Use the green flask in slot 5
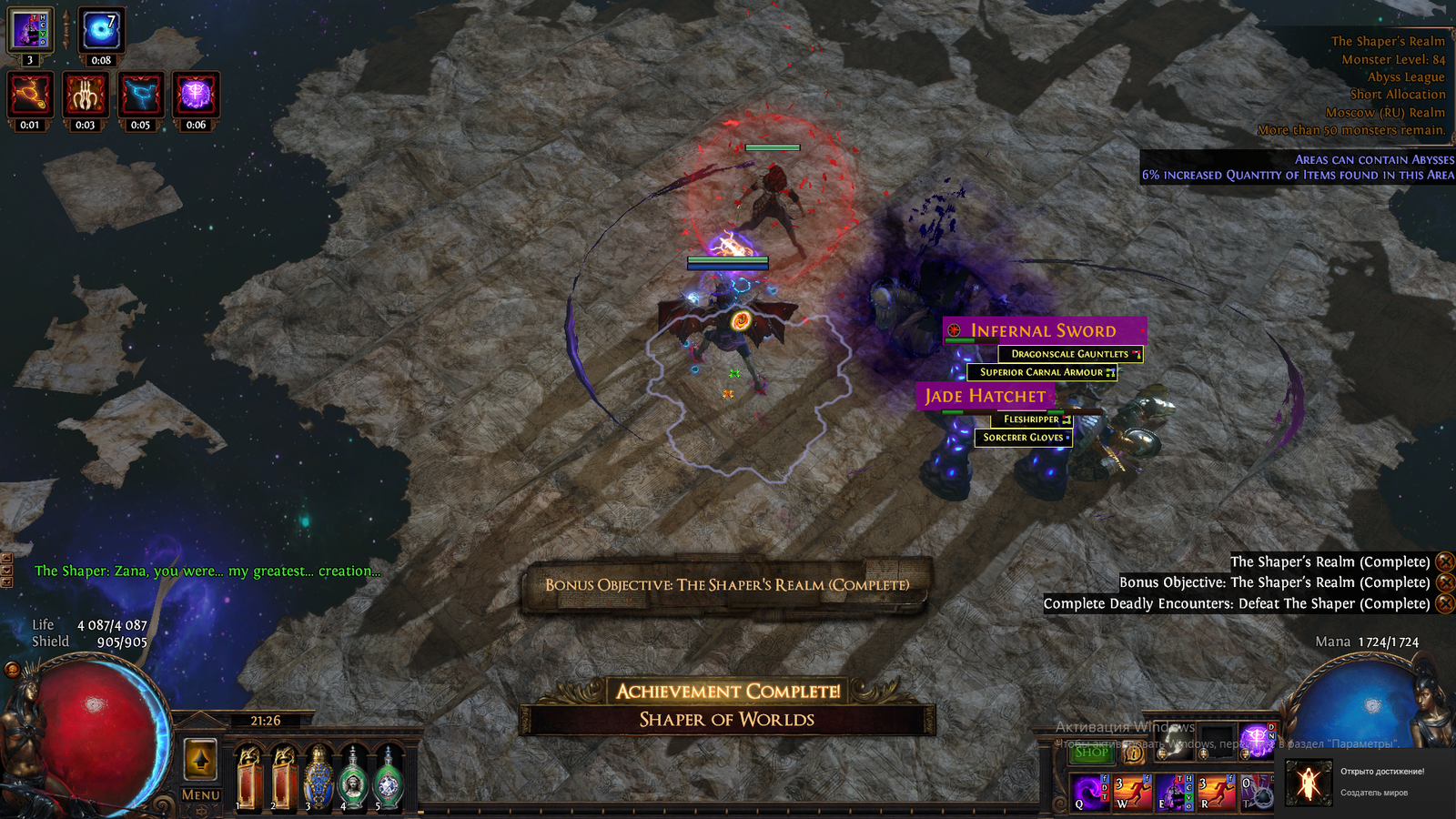 (388, 778)
